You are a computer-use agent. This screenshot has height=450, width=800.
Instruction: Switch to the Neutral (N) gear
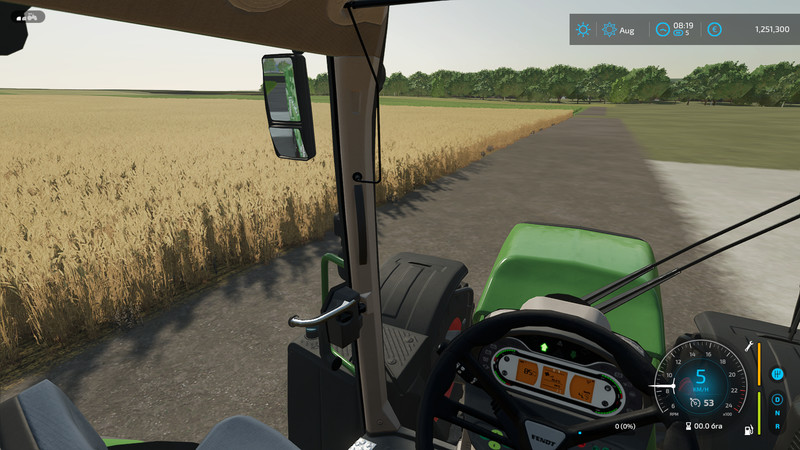[x=777, y=414]
